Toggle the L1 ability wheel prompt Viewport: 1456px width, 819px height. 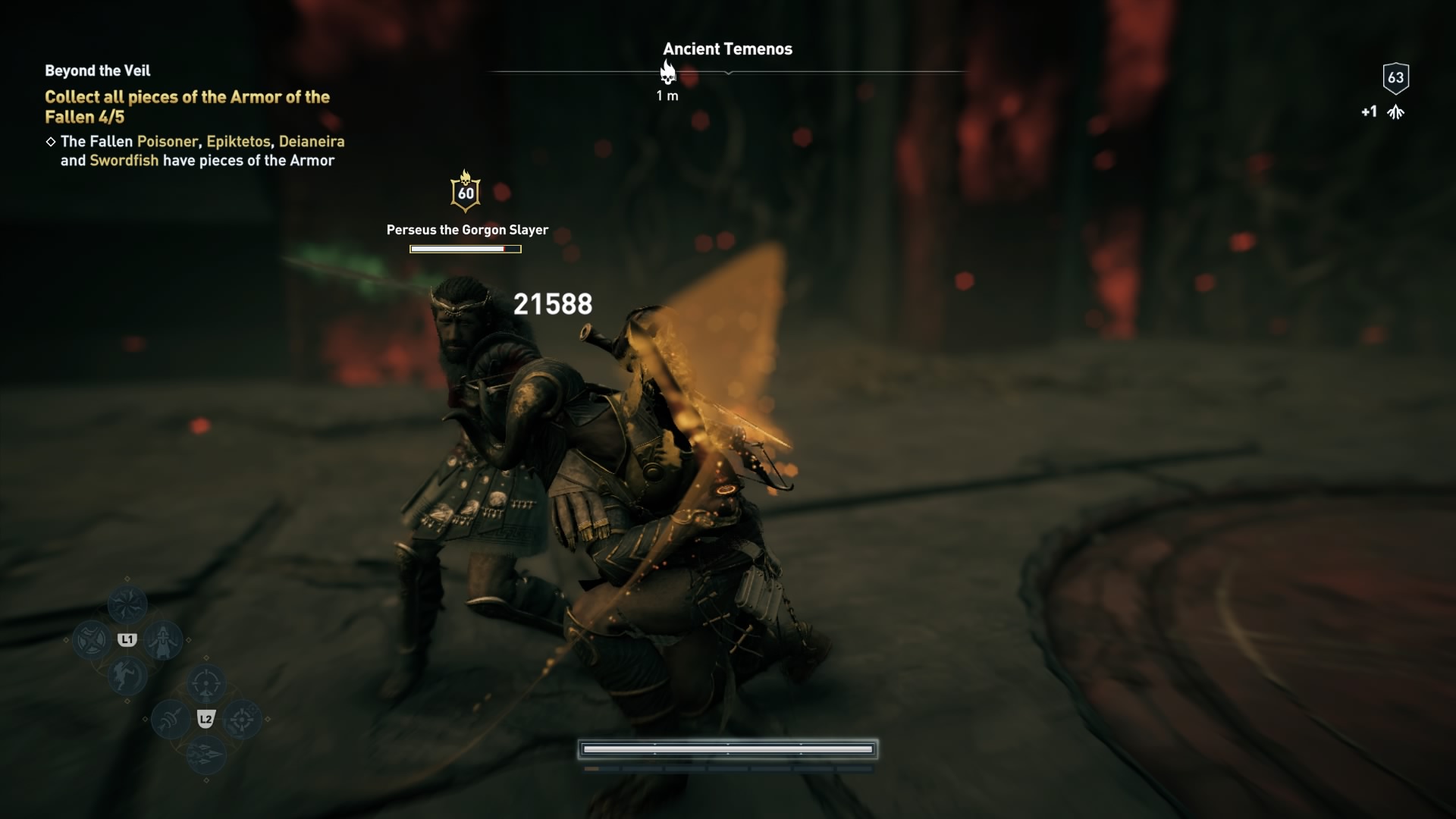(x=127, y=639)
